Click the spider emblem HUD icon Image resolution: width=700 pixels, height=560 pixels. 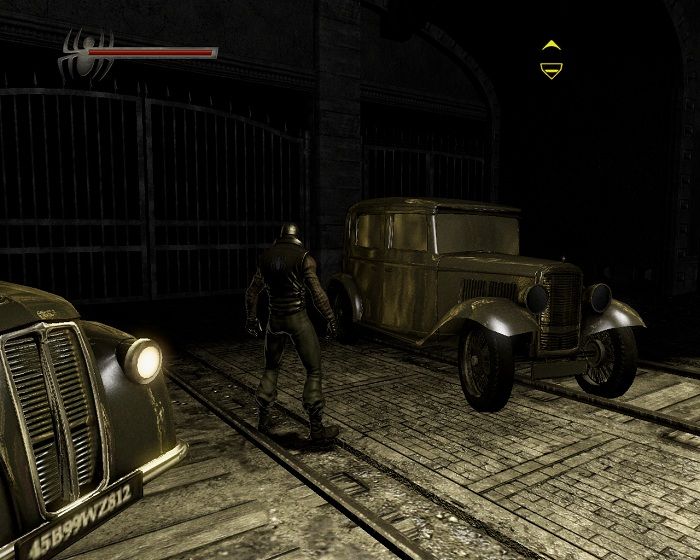click(x=78, y=54)
